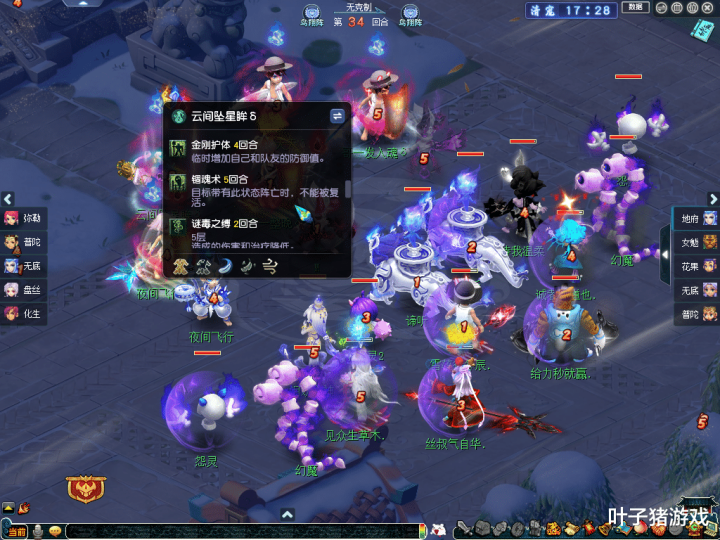Choose the 盘丝 team member tab

(x=24, y=289)
